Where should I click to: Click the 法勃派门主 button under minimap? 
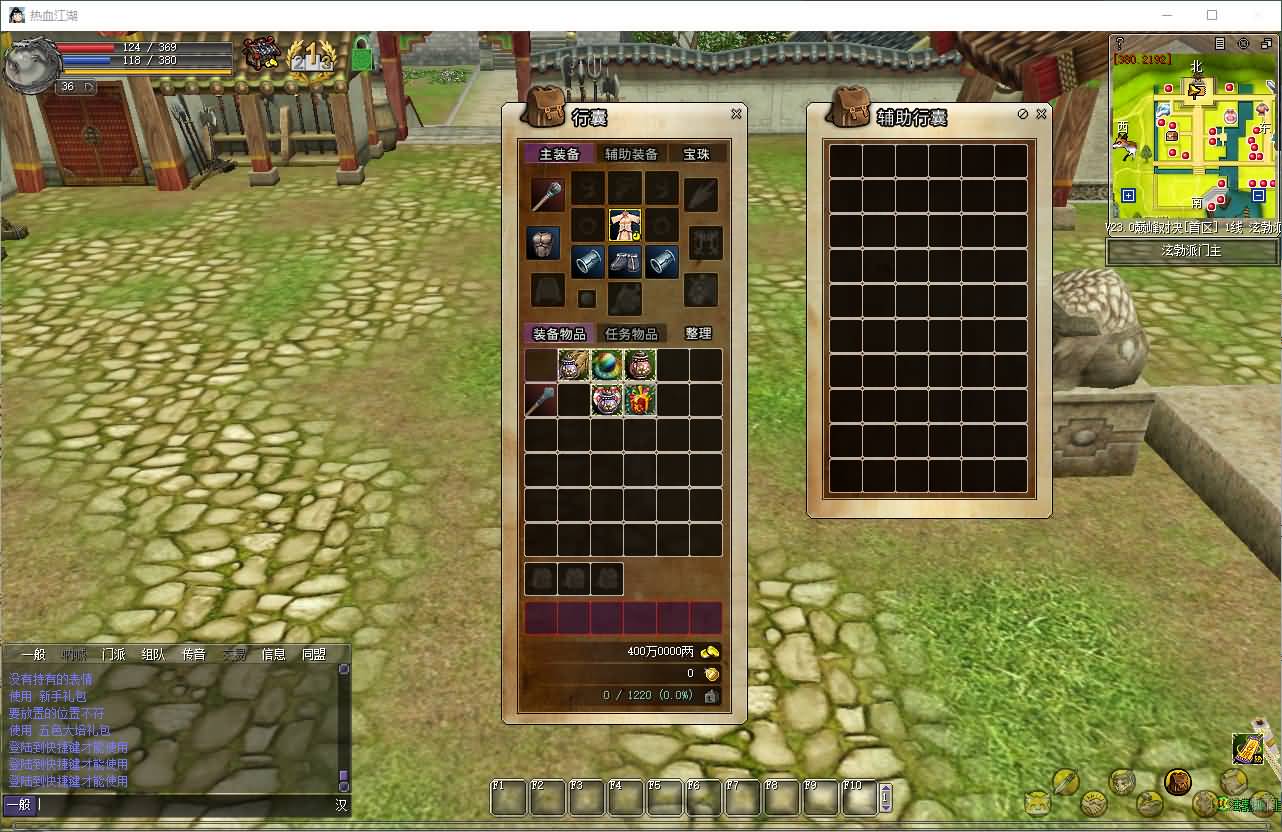click(x=1191, y=250)
